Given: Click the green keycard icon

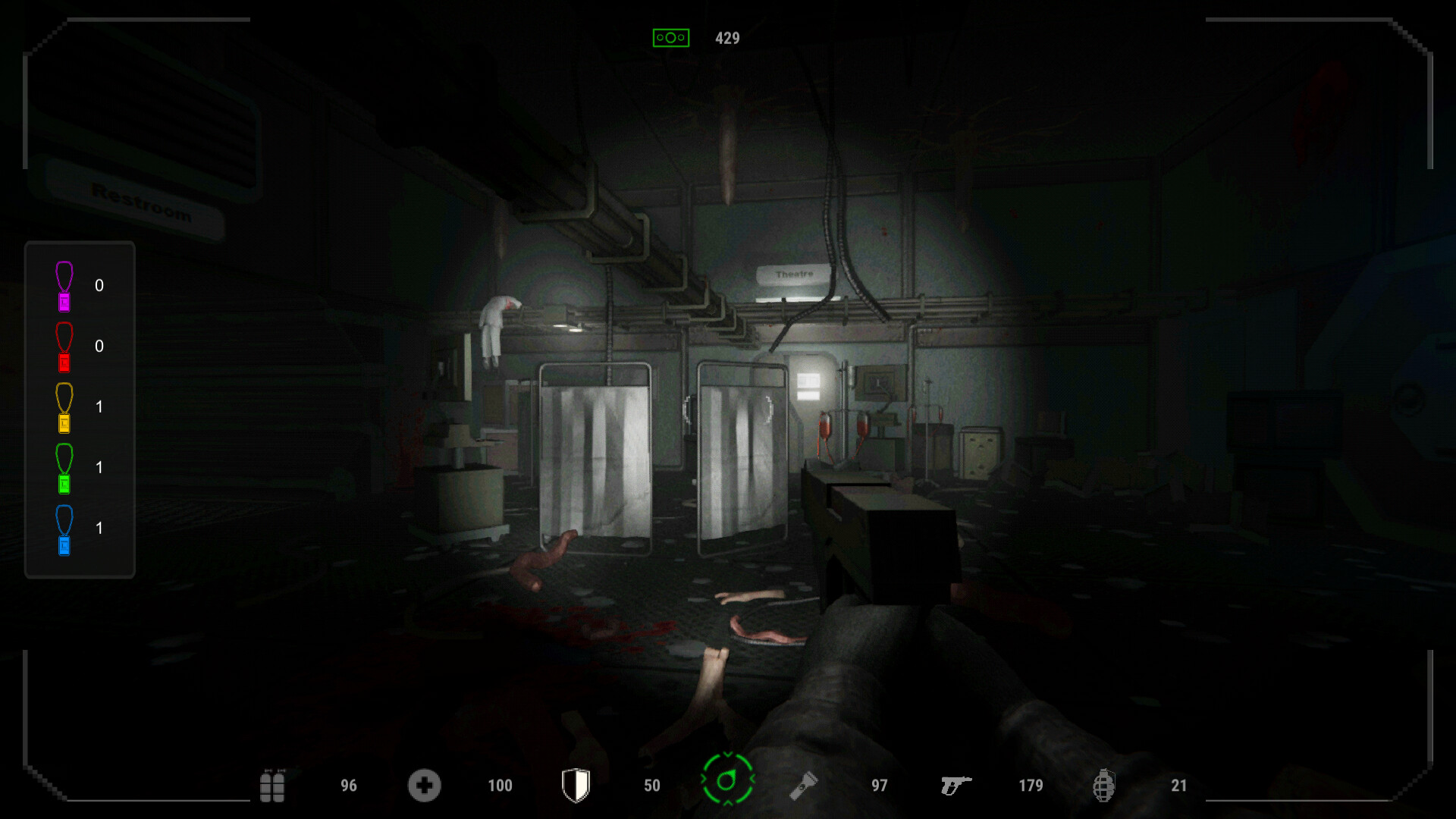Looking at the screenshot, I should [64, 468].
